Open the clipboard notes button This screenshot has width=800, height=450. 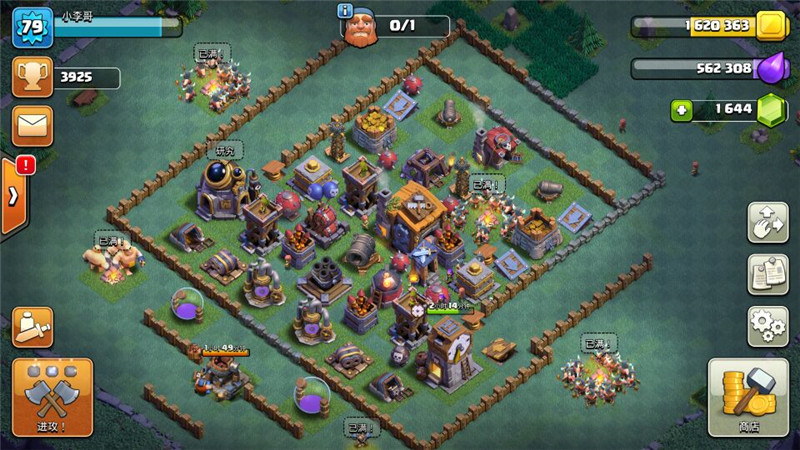click(768, 274)
